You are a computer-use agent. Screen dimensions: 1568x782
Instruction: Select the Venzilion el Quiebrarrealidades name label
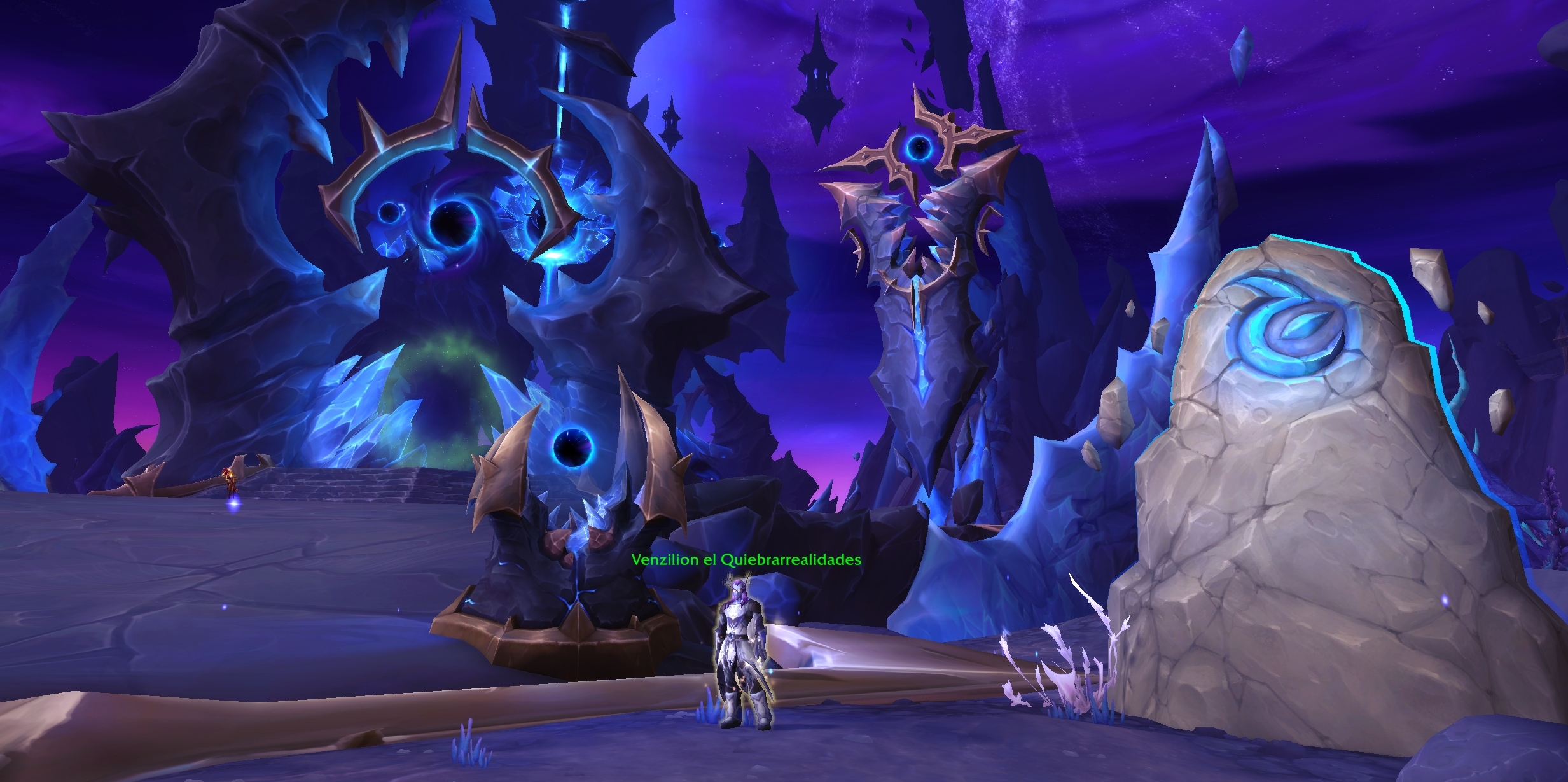point(746,560)
